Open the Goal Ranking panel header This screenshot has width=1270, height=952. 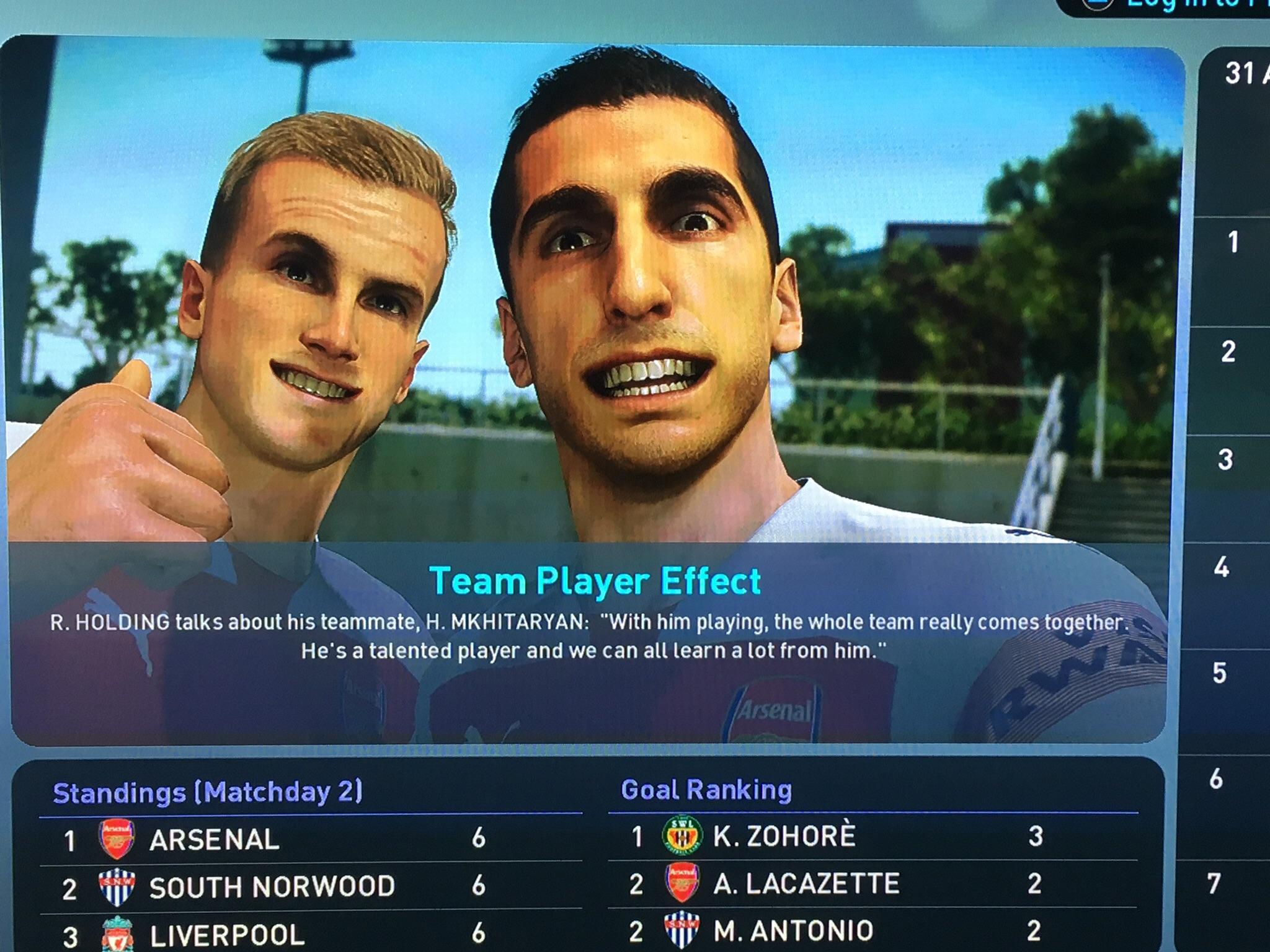coord(706,790)
